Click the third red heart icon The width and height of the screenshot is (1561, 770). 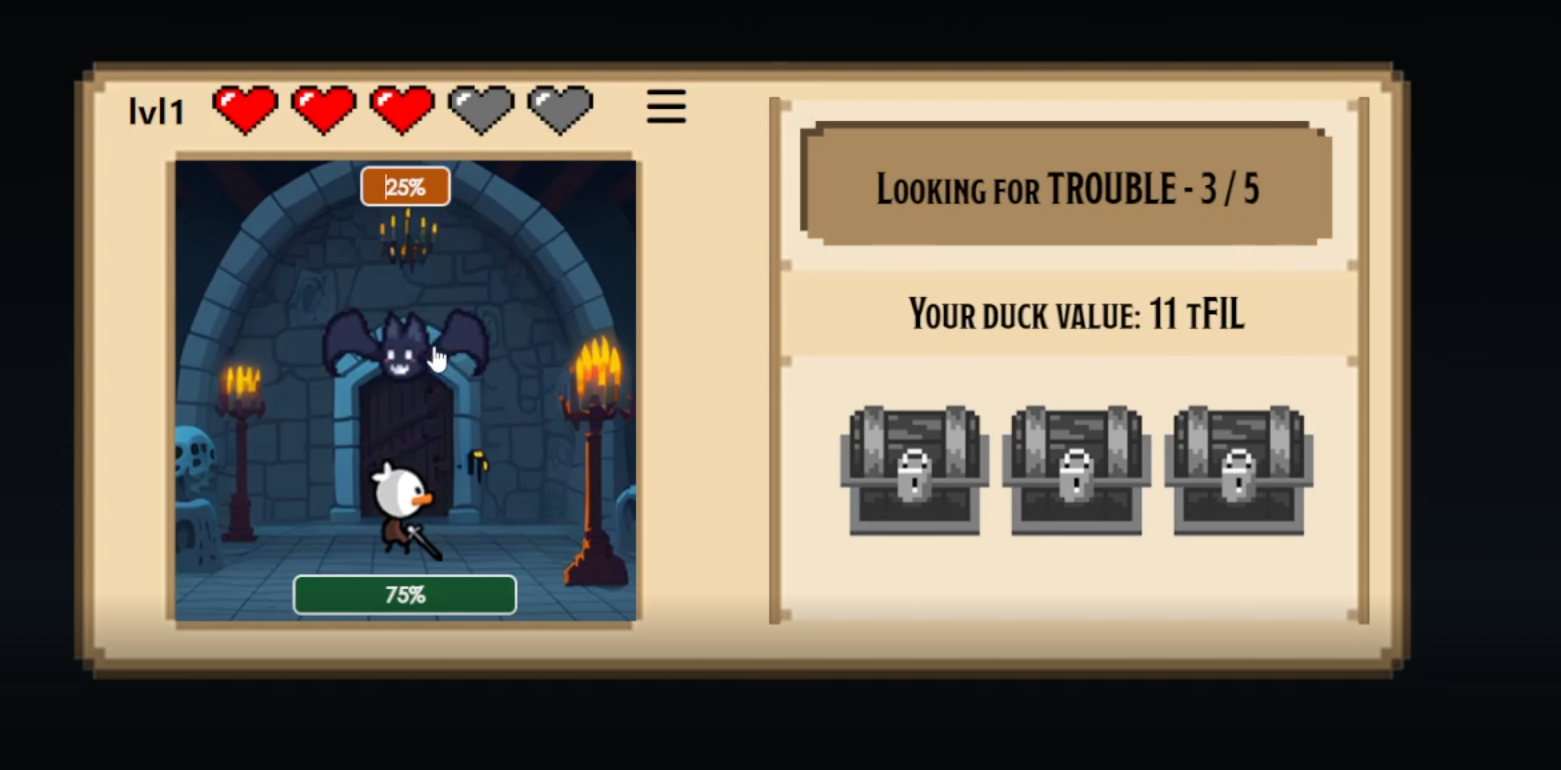pos(402,107)
